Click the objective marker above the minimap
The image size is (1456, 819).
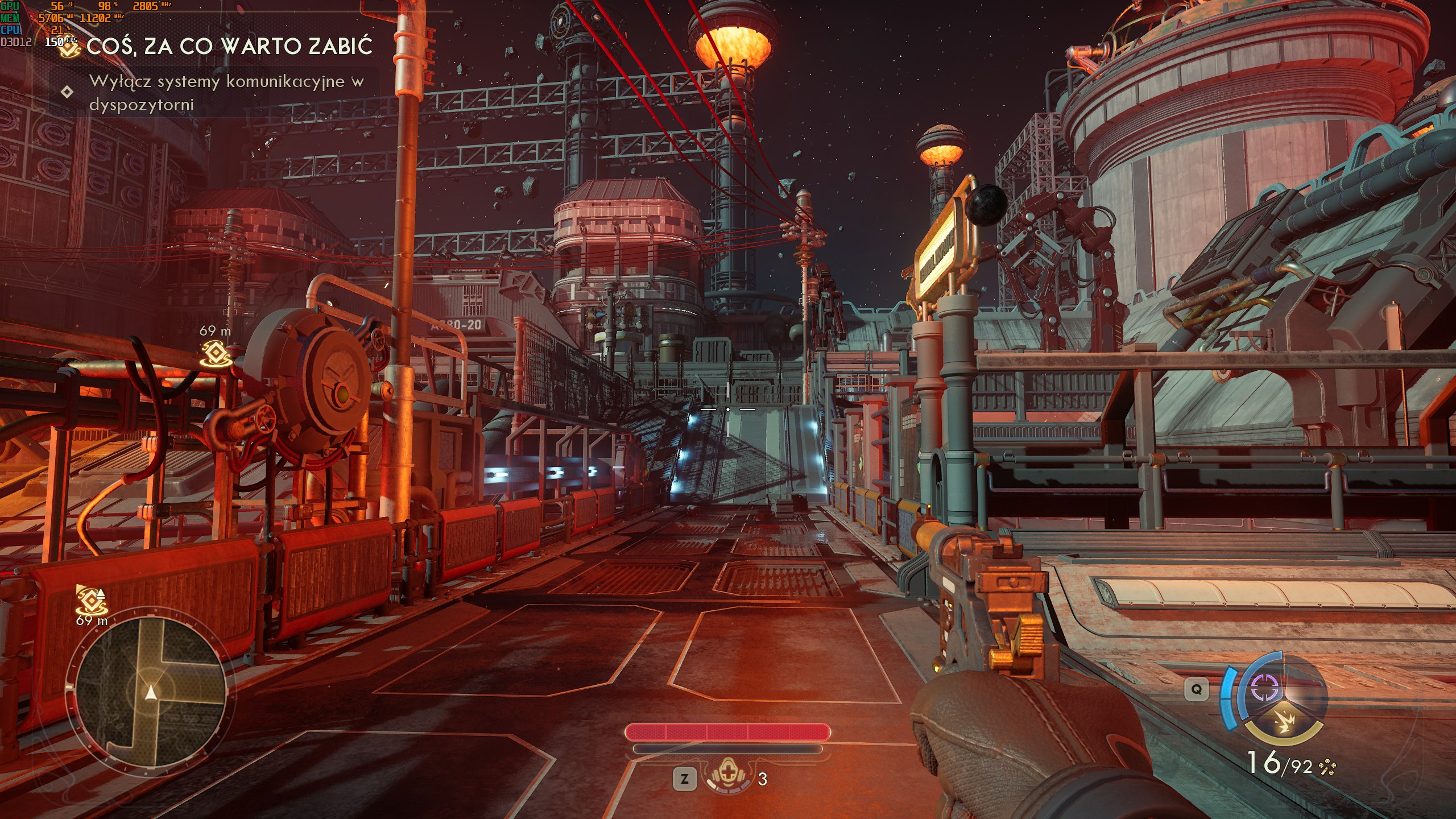click(91, 599)
